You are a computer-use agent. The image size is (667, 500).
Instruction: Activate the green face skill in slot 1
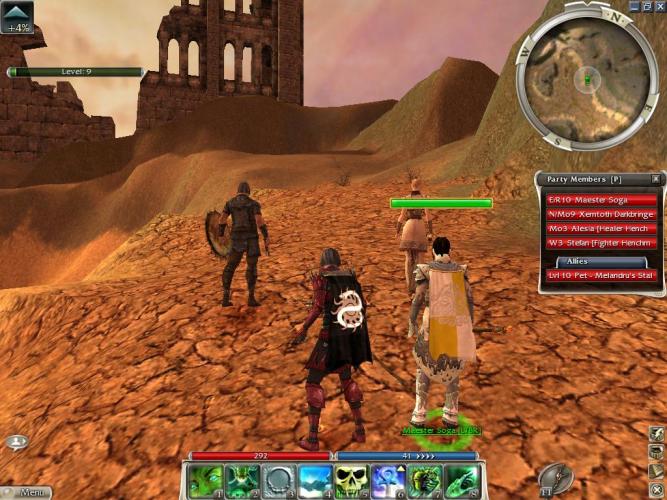tap(206, 481)
